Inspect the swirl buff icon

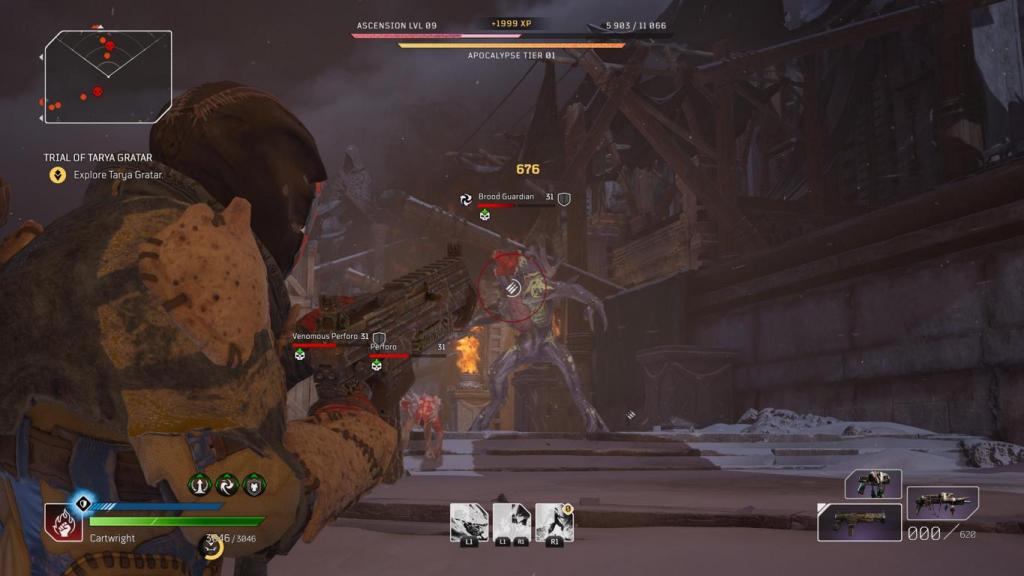click(227, 485)
